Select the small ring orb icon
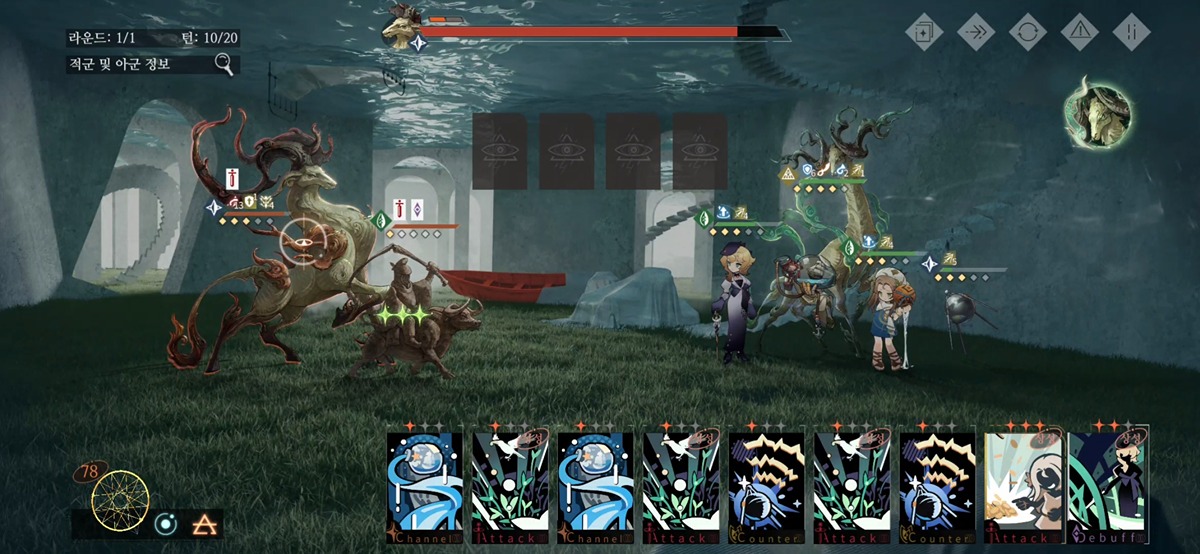This screenshot has height=554, width=1200. click(165, 523)
